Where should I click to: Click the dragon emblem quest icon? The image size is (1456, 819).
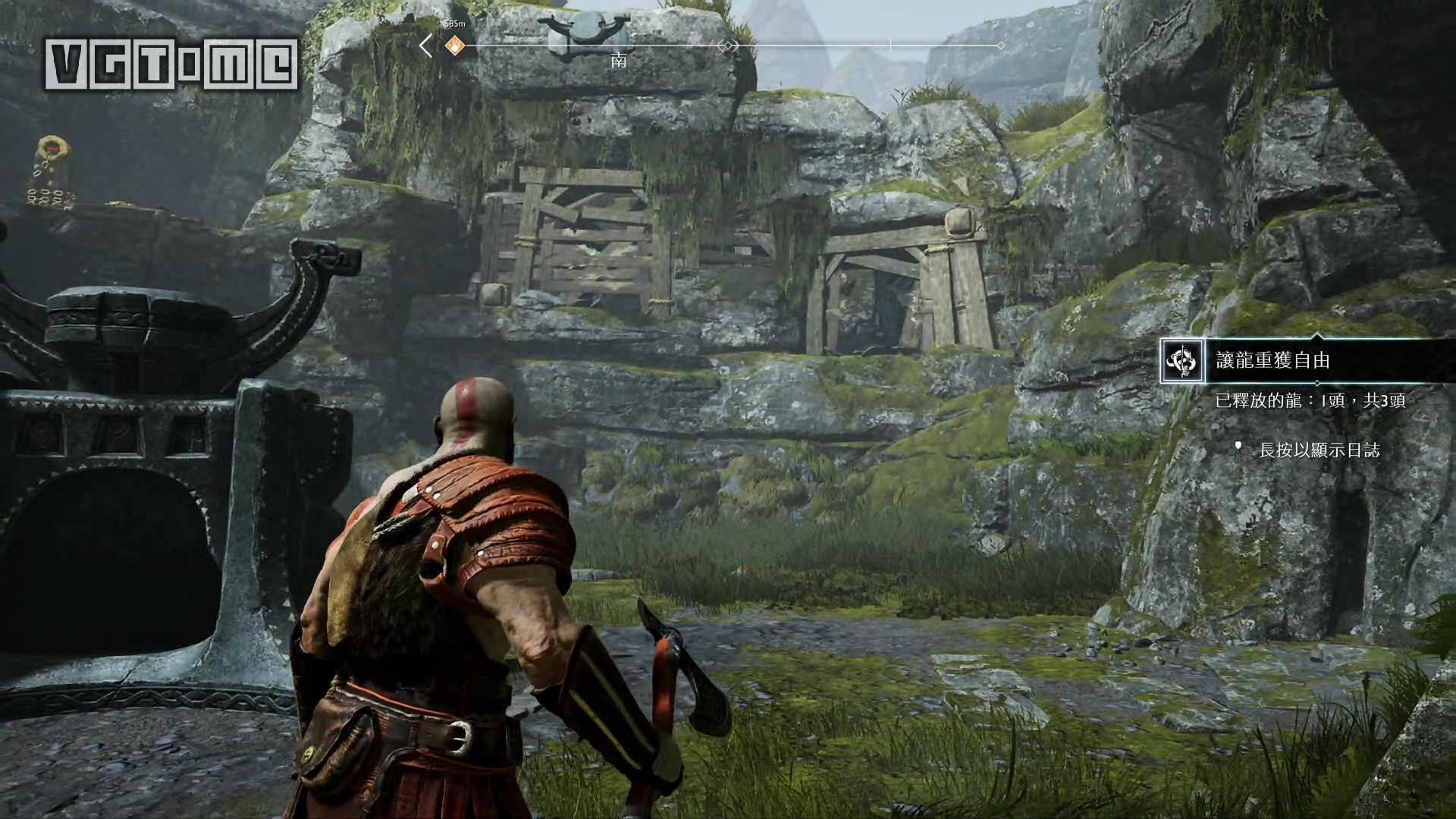(x=1181, y=362)
